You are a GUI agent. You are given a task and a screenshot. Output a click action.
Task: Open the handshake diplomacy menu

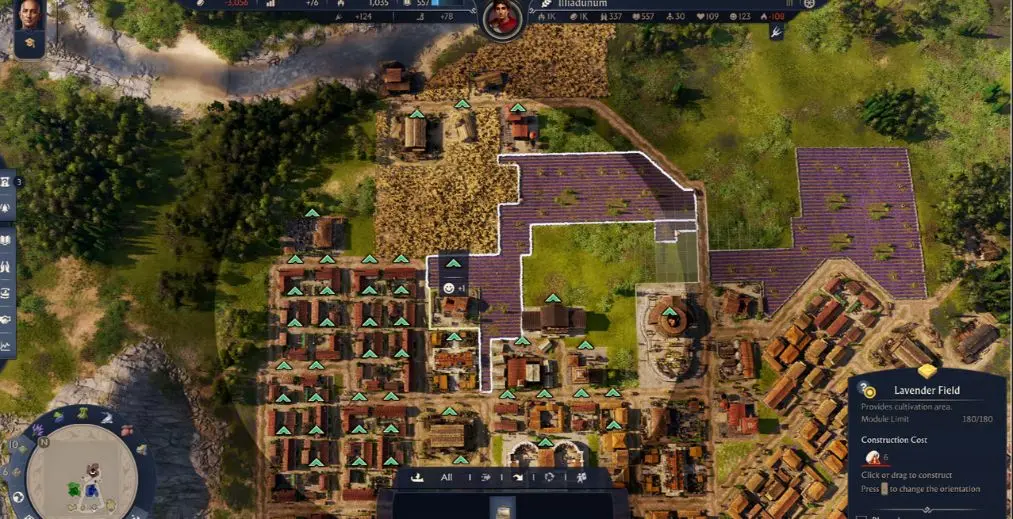tap(6, 319)
